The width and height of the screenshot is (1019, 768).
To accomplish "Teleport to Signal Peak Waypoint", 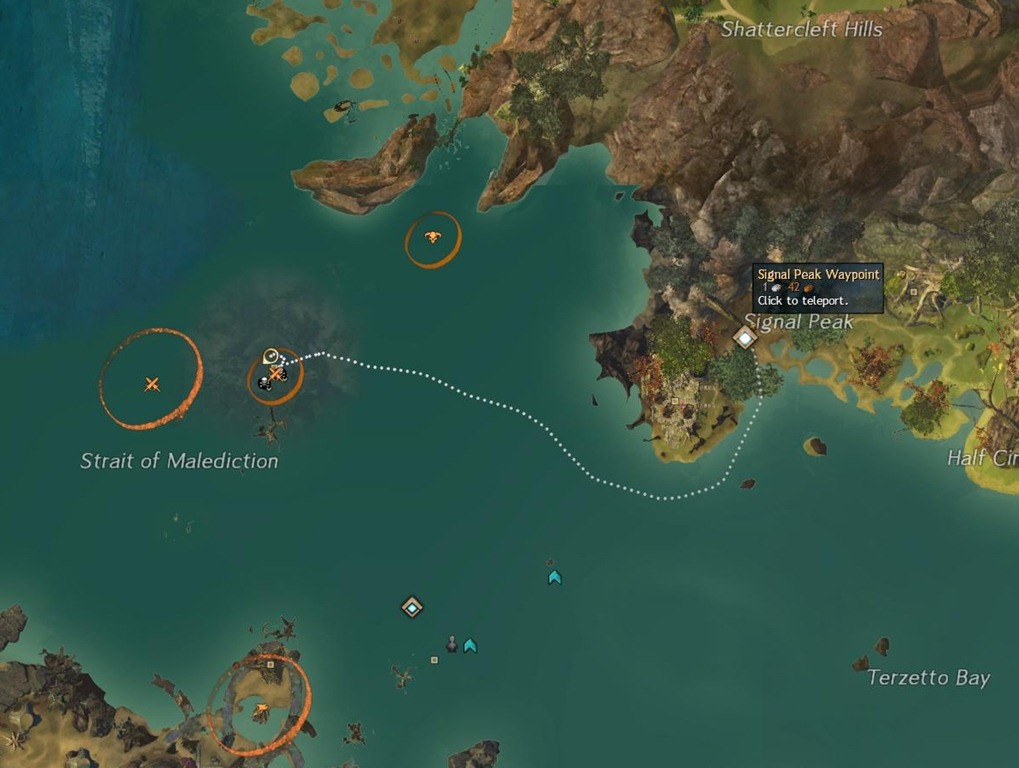I will point(745,337).
